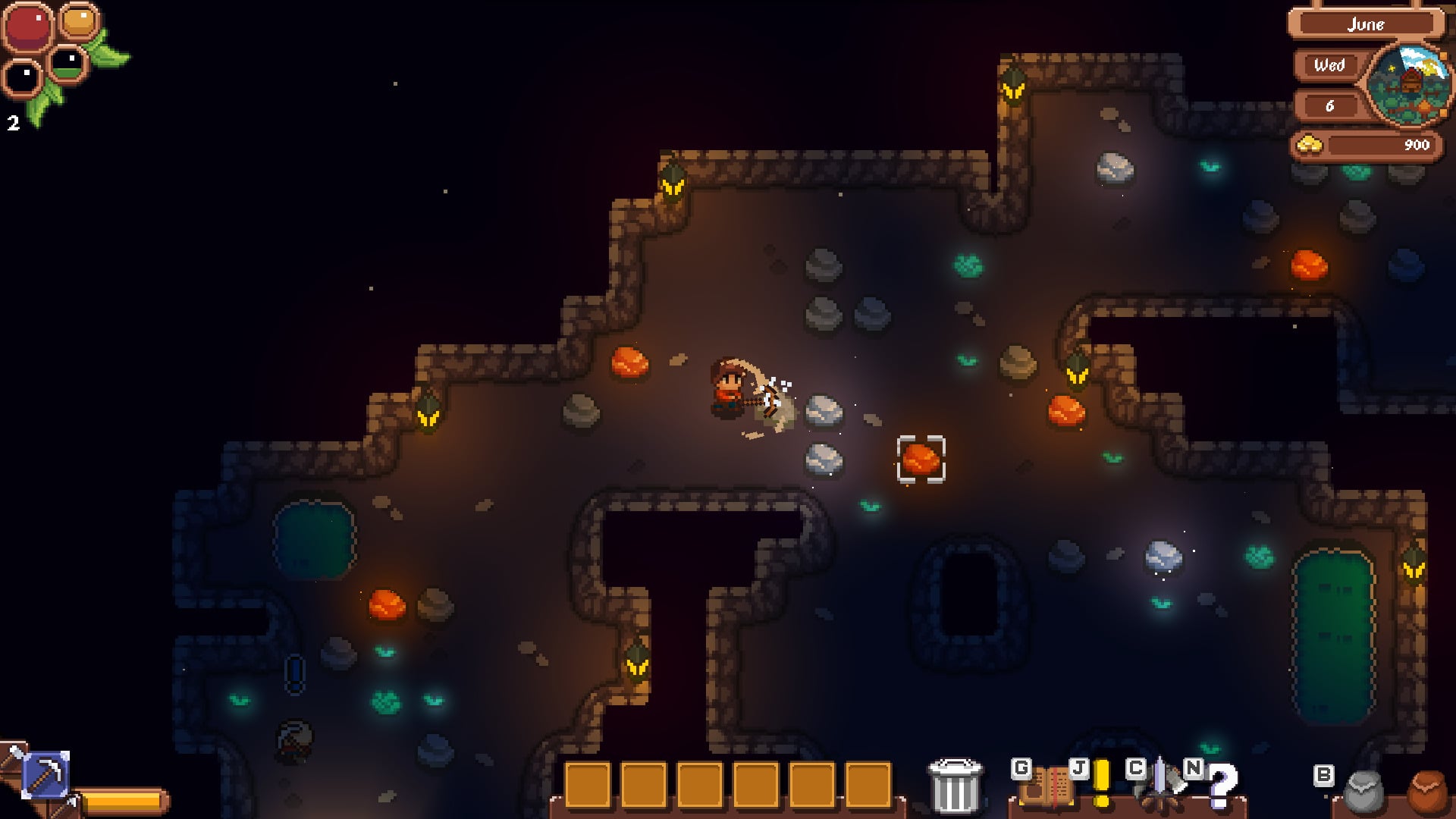Open the brown leather bag icon
1456x819 pixels.
[1431, 793]
